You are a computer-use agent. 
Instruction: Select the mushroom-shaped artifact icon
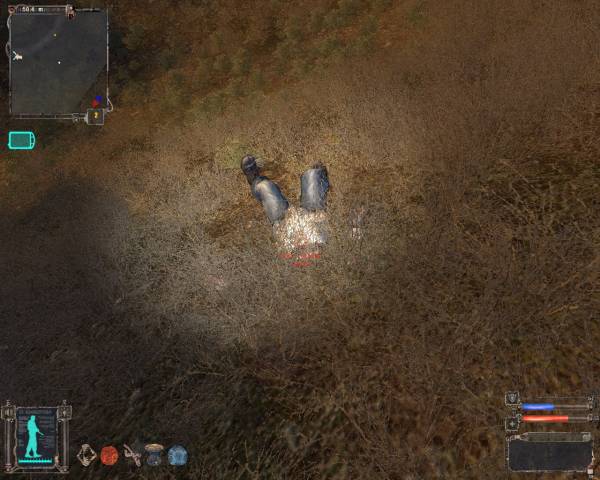[154, 454]
